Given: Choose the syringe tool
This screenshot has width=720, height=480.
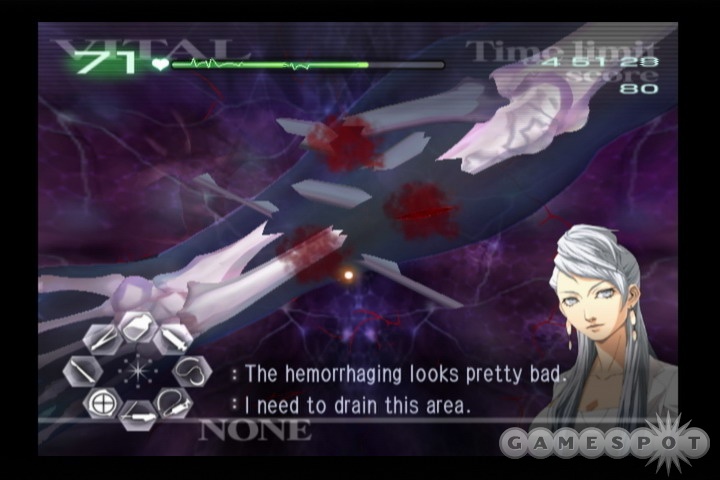Looking at the screenshot, I should click(172, 338).
